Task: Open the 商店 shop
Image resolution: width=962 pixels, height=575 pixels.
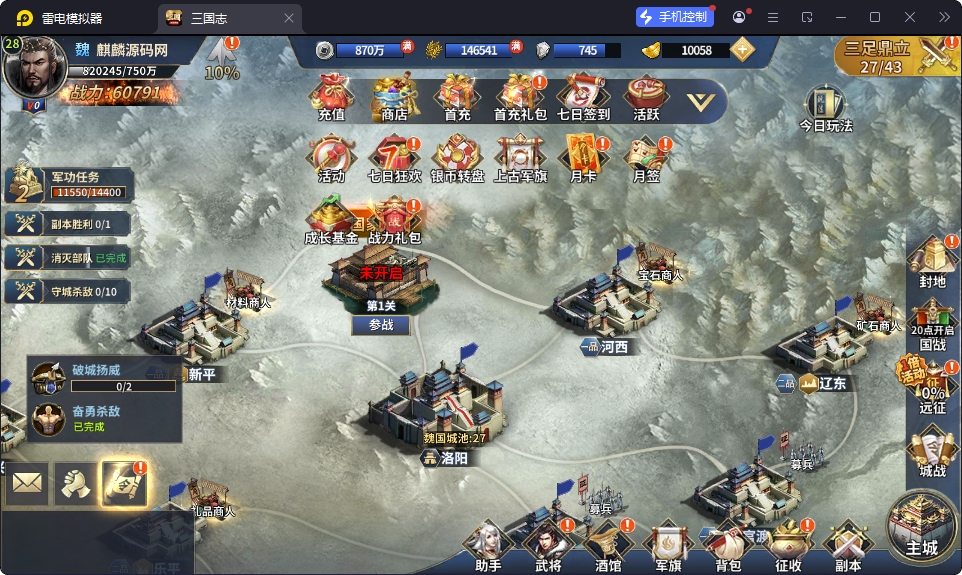Action: [394, 98]
